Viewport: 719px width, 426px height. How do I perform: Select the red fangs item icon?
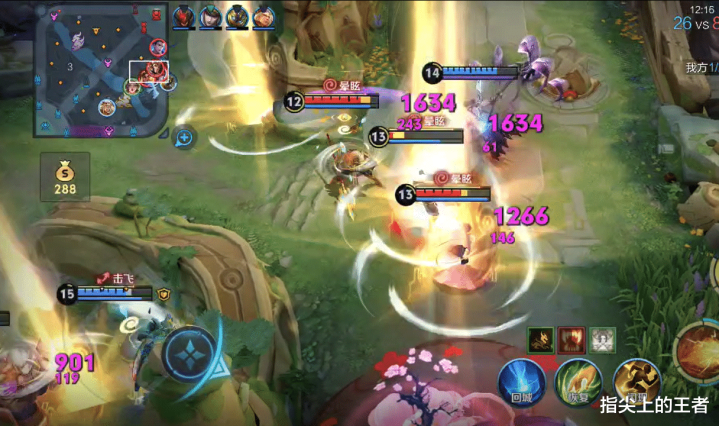pos(571,340)
